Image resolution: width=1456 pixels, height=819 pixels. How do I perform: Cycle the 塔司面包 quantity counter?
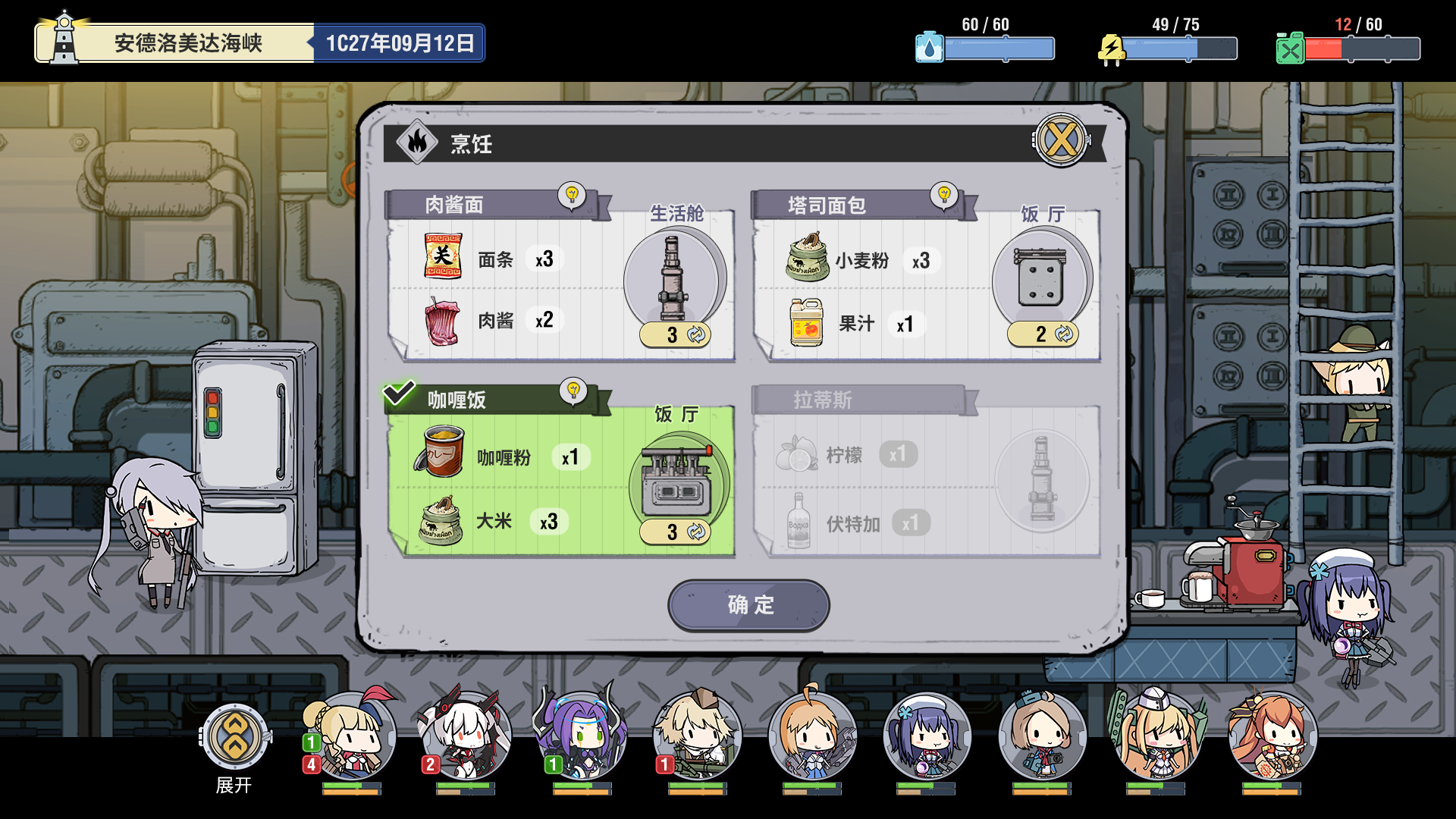(1044, 334)
